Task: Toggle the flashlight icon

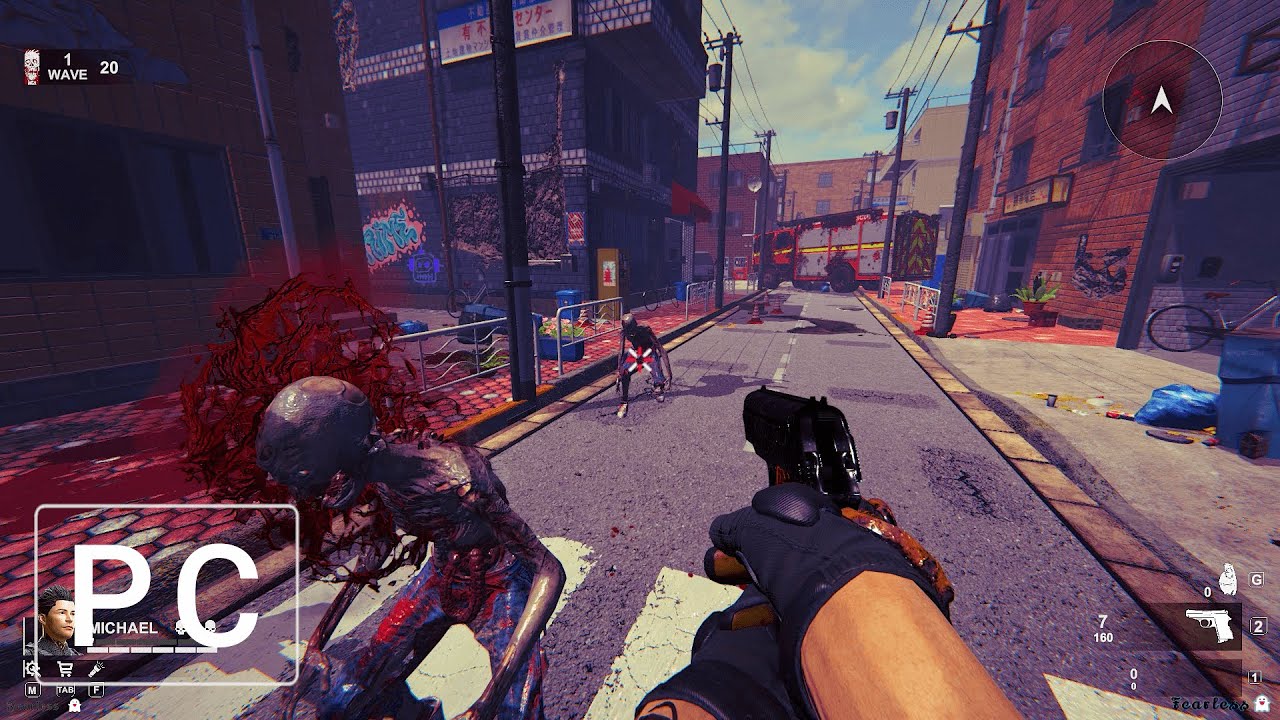Action: tap(97, 669)
